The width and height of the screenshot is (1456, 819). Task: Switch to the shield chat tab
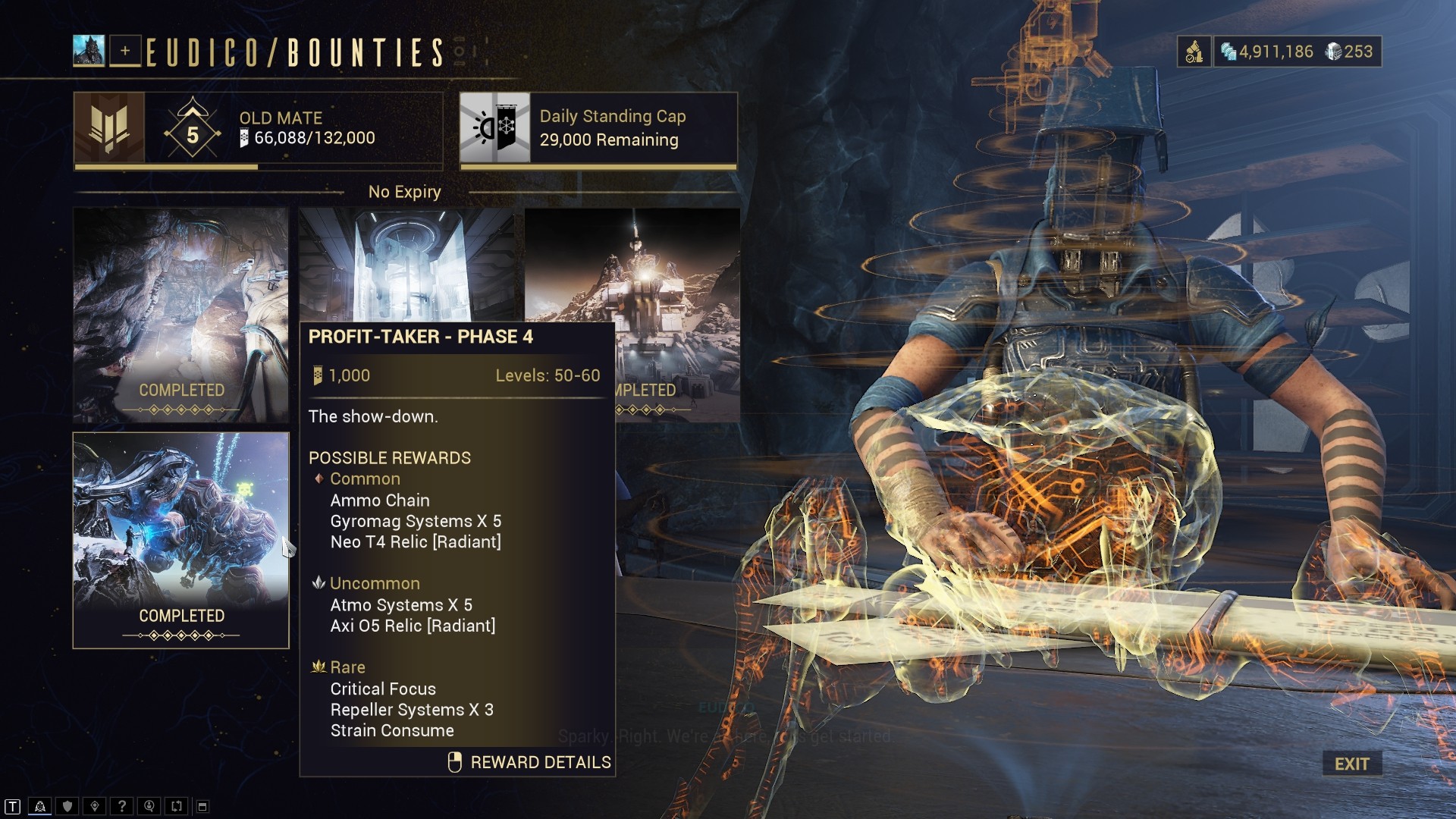67,806
